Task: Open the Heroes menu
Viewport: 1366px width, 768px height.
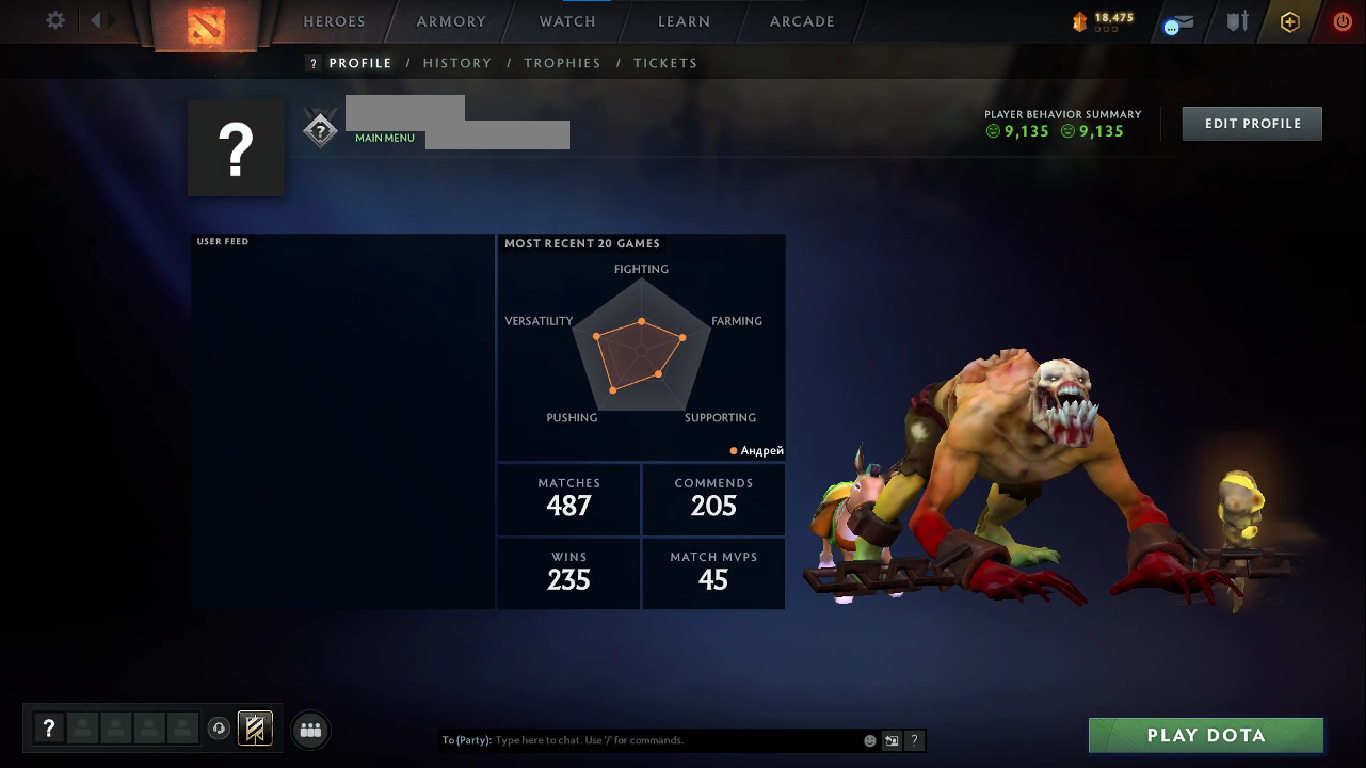Action: point(334,22)
